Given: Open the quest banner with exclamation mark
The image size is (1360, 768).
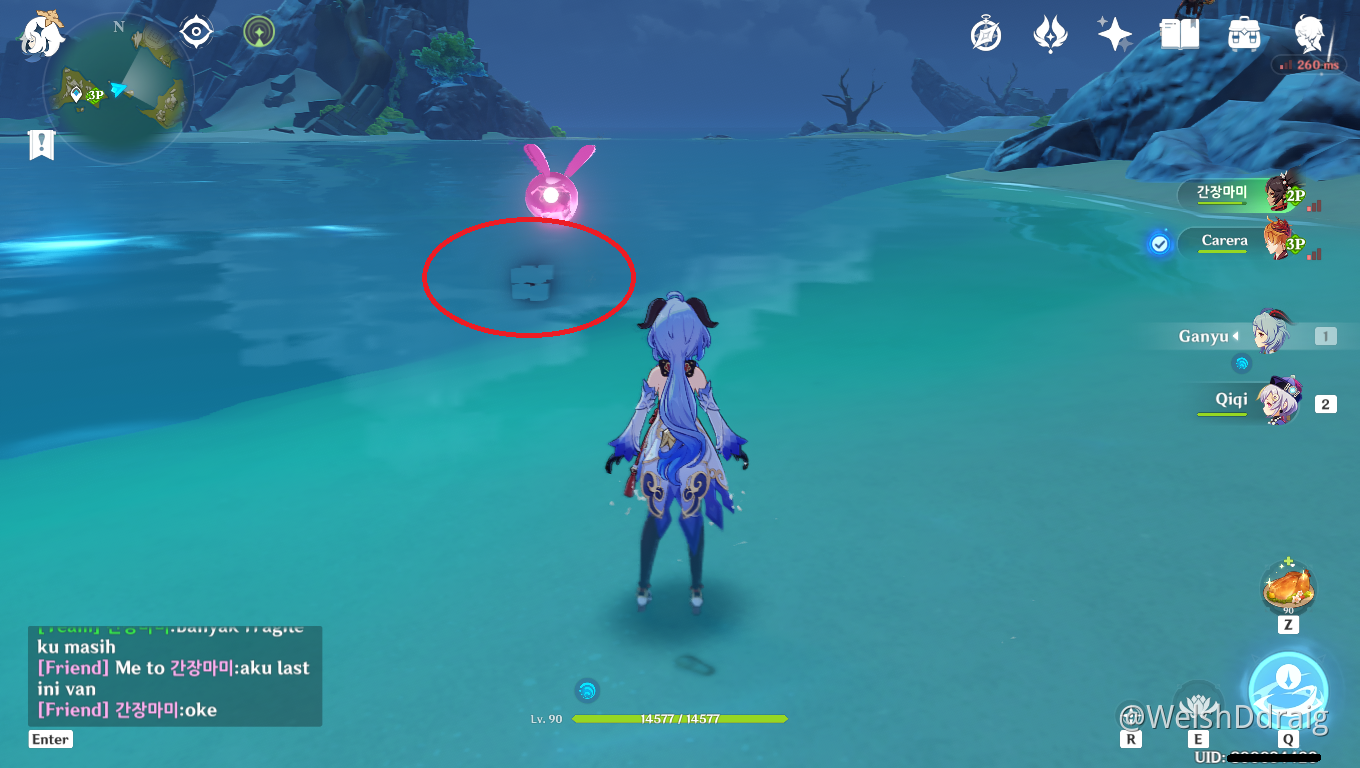Looking at the screenshot, I should pos(40,145).
